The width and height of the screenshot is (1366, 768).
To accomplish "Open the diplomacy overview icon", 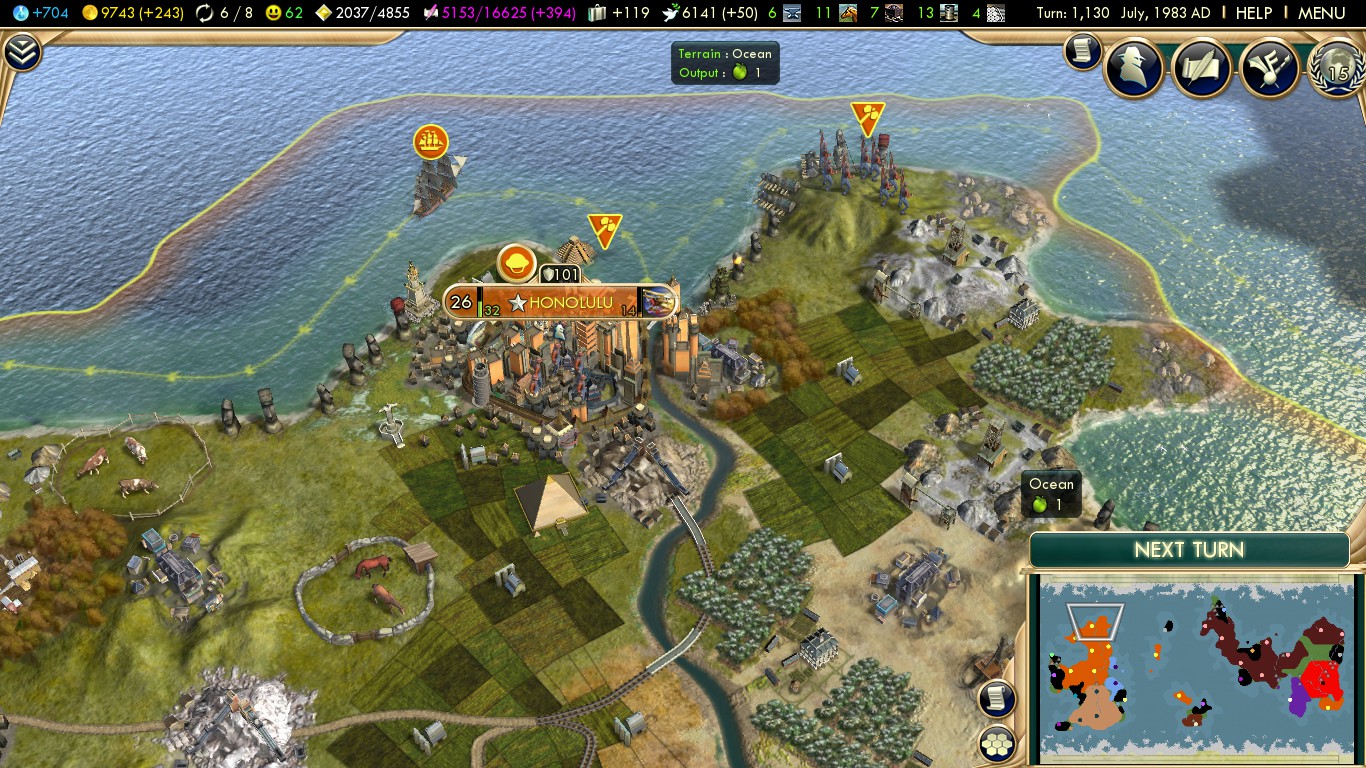I will click(x=1268, y=67).
